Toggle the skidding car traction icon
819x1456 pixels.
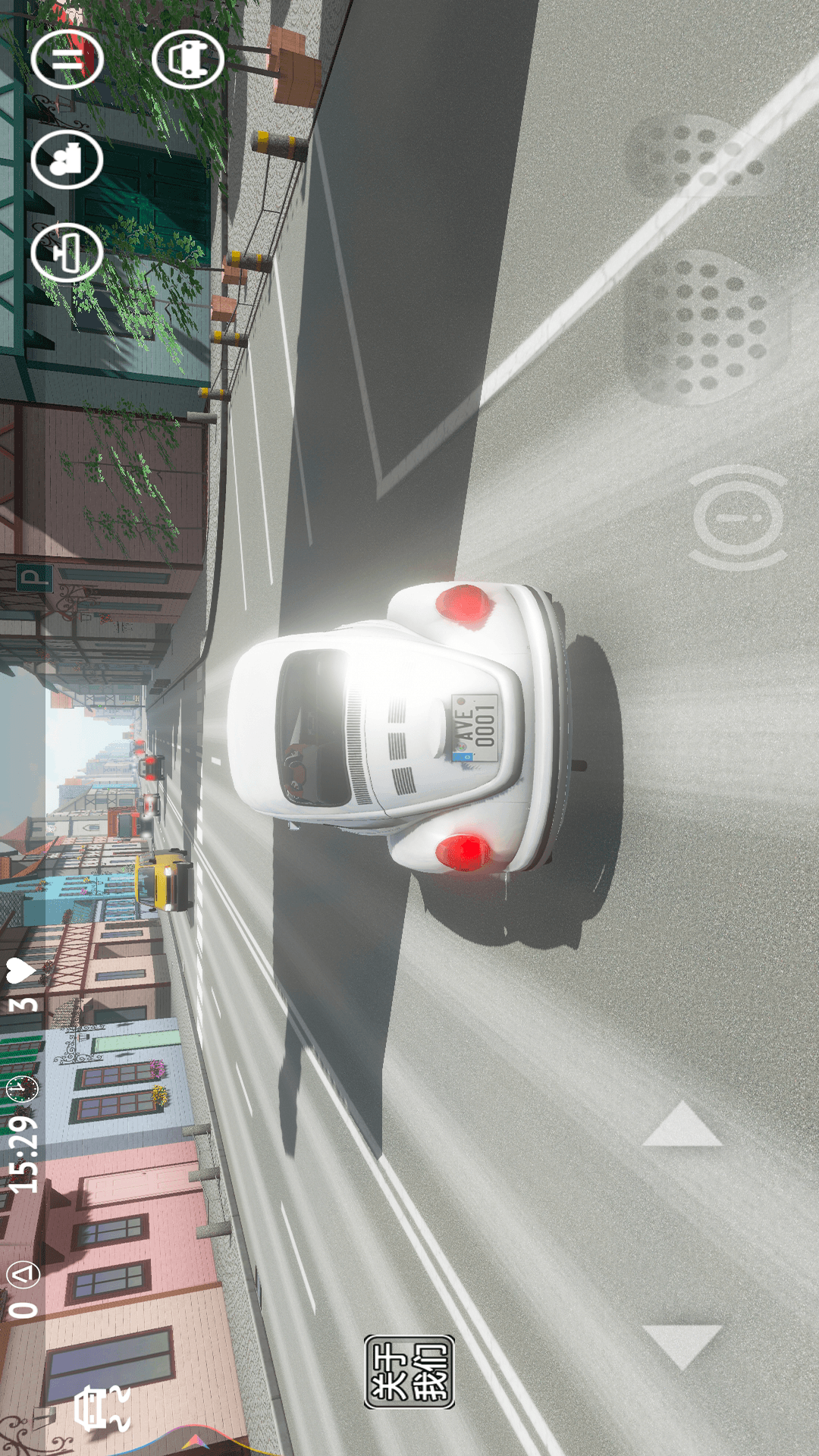click(x=102, y=1408)
